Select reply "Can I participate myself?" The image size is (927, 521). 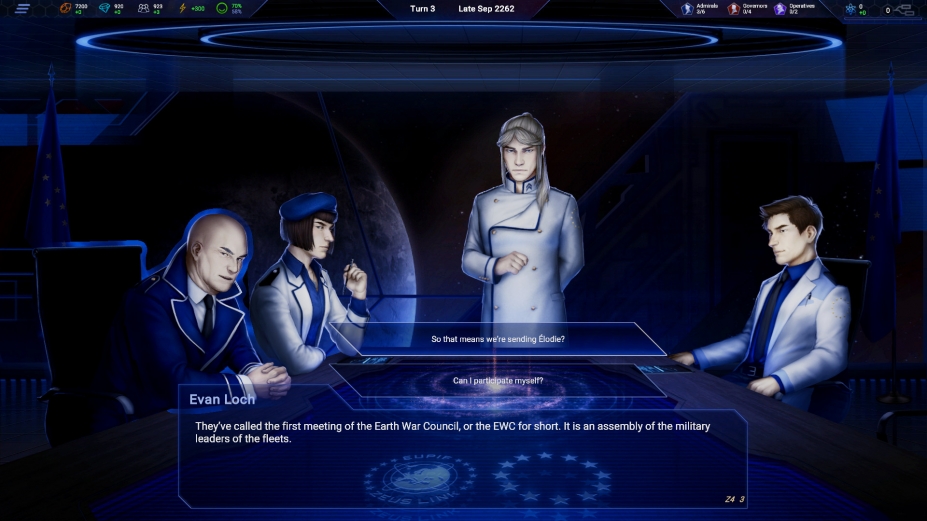[x=498, y=380]
